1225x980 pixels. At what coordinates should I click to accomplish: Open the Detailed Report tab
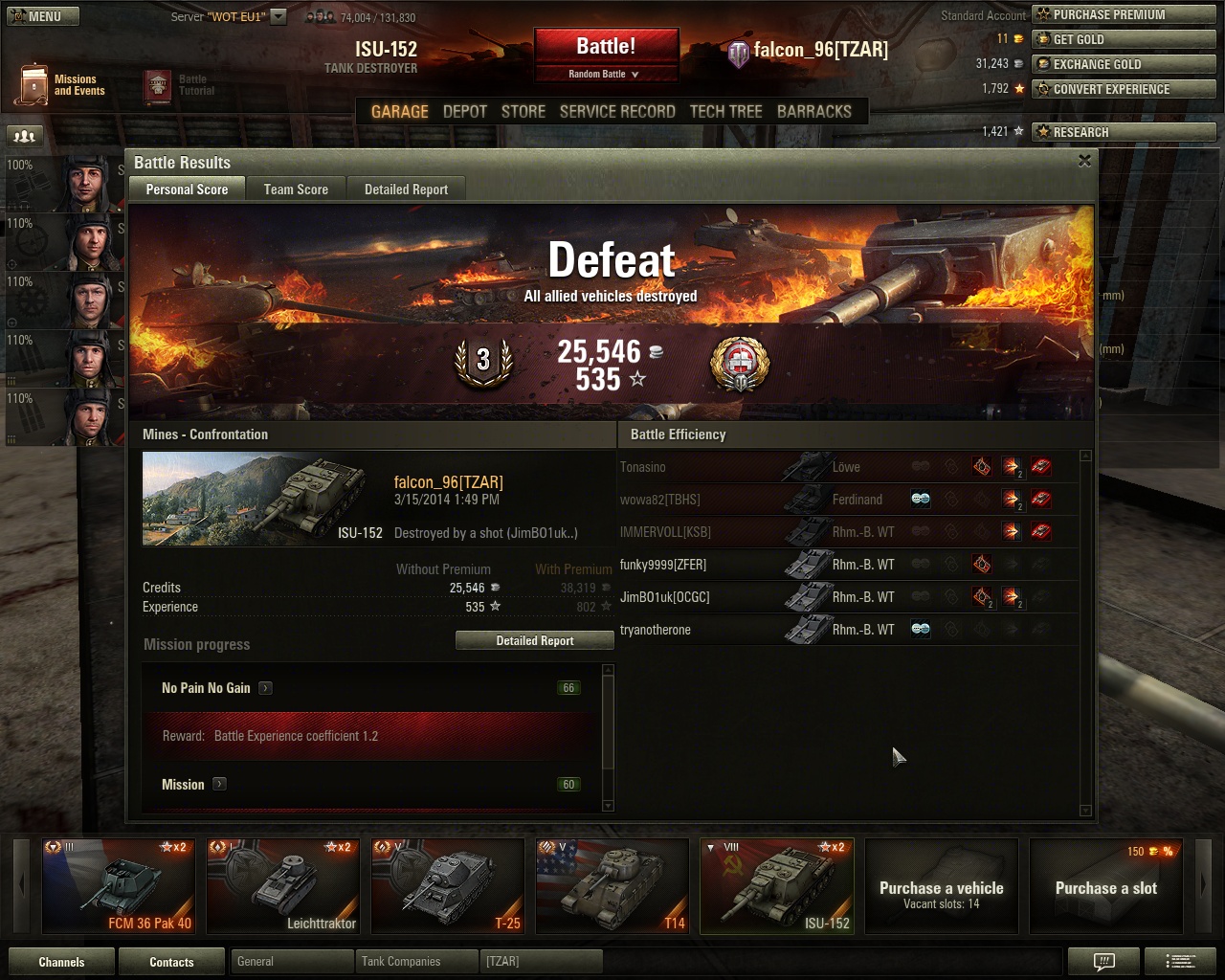tap(406, 189)
